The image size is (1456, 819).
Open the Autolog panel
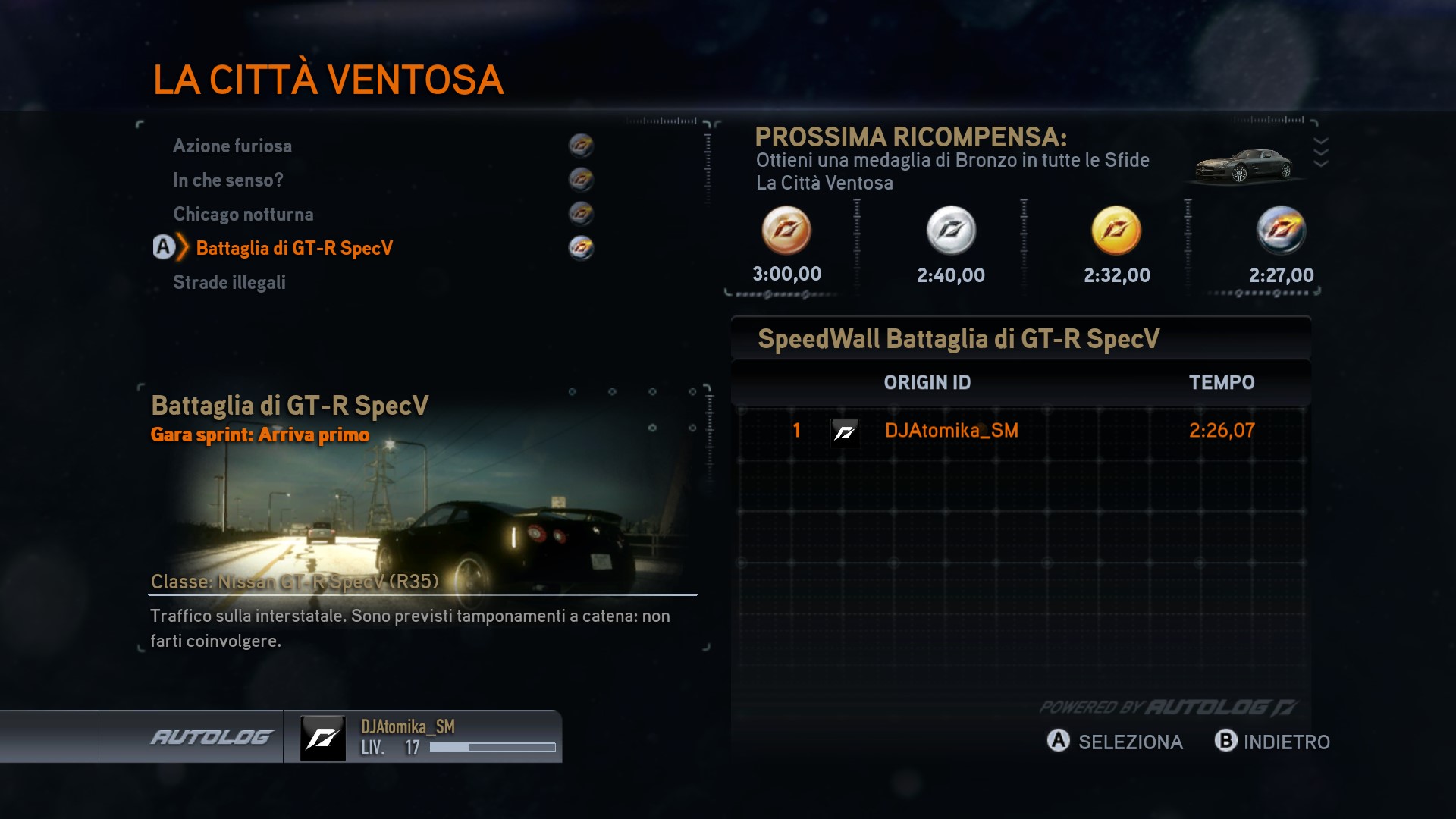pos(211,737)
